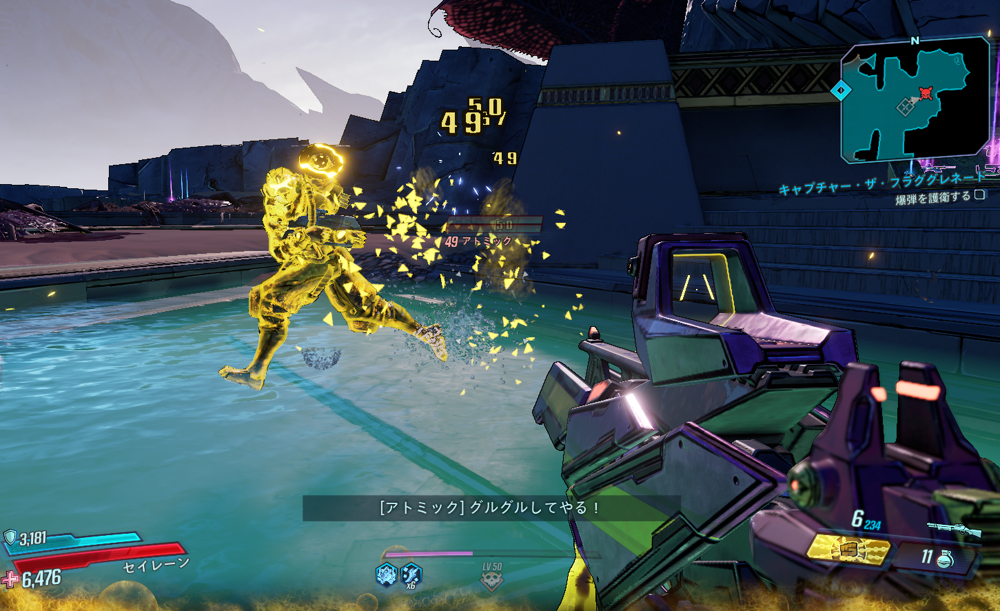Select the red skull enemy marker on minimap
Image resolution: width=1000 pixels, height=611 pixels.
[x=926, y=93]
